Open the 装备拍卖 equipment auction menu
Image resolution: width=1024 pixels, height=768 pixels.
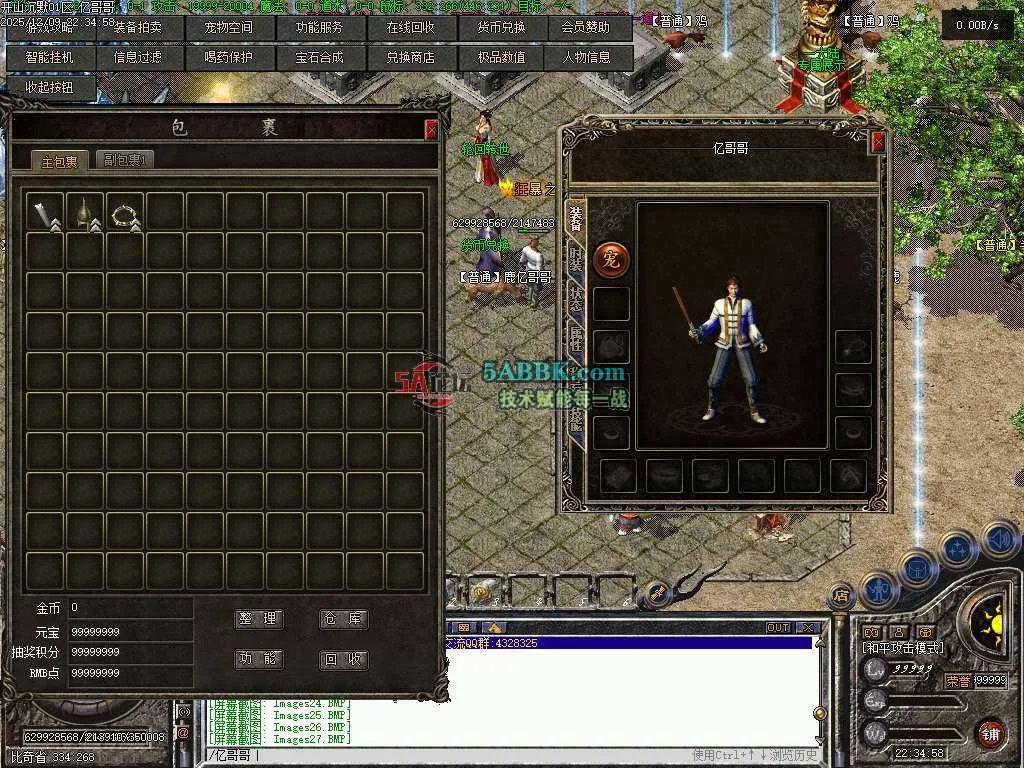(138, 28)
